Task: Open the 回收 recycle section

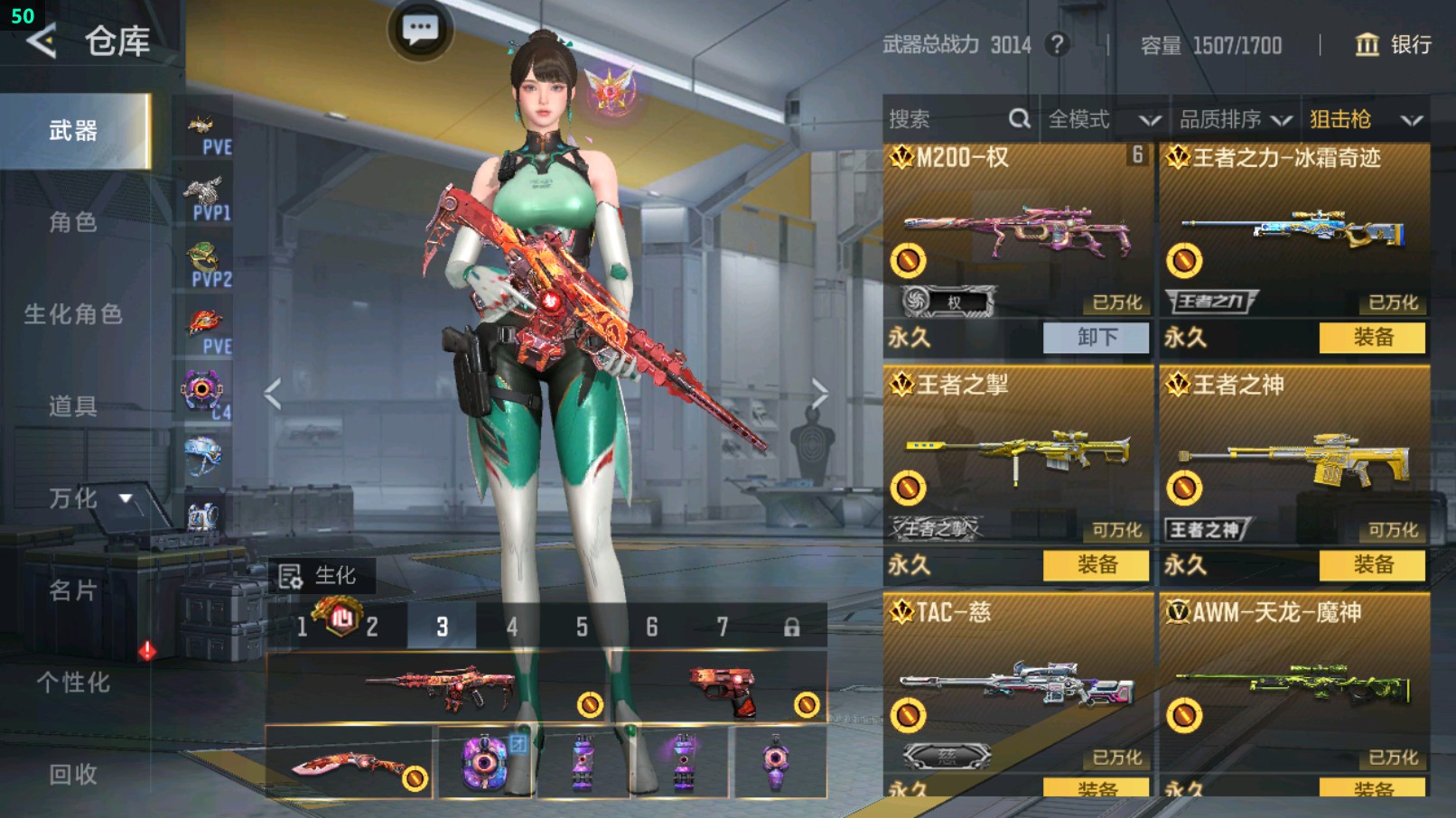Action: tap(73, 774)
